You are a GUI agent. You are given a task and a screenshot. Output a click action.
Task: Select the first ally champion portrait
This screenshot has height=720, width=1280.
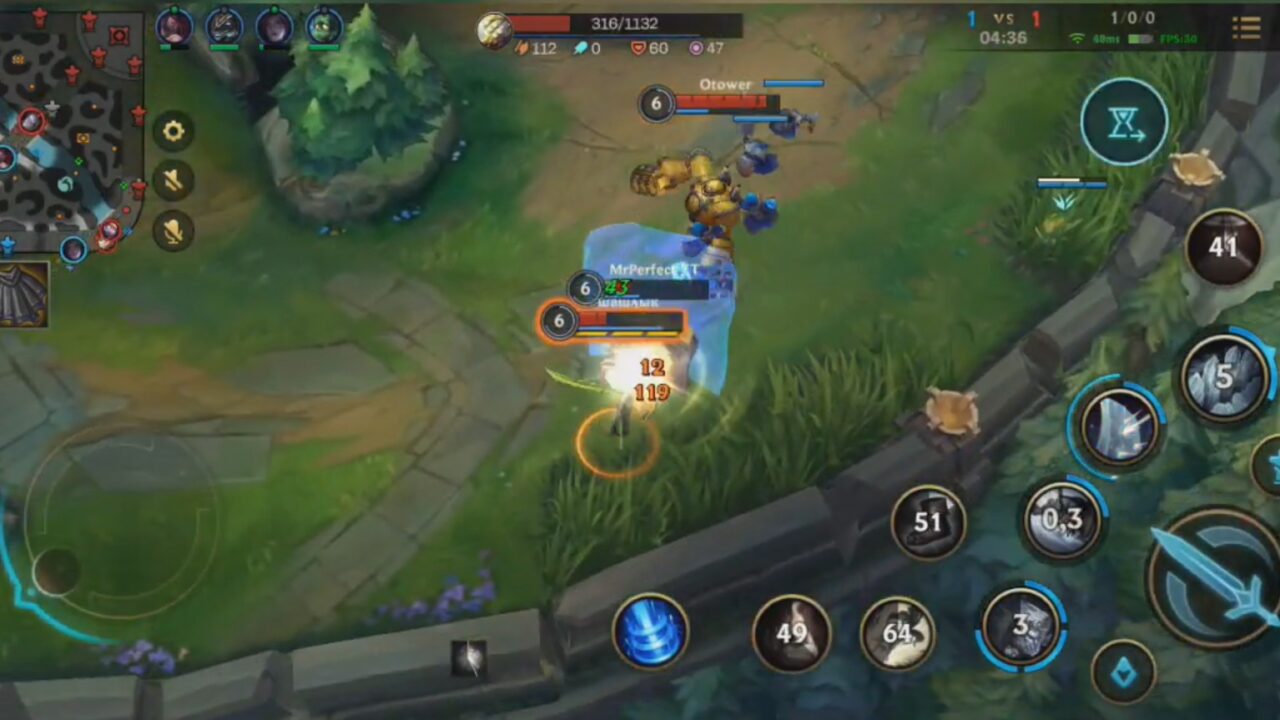174,27
